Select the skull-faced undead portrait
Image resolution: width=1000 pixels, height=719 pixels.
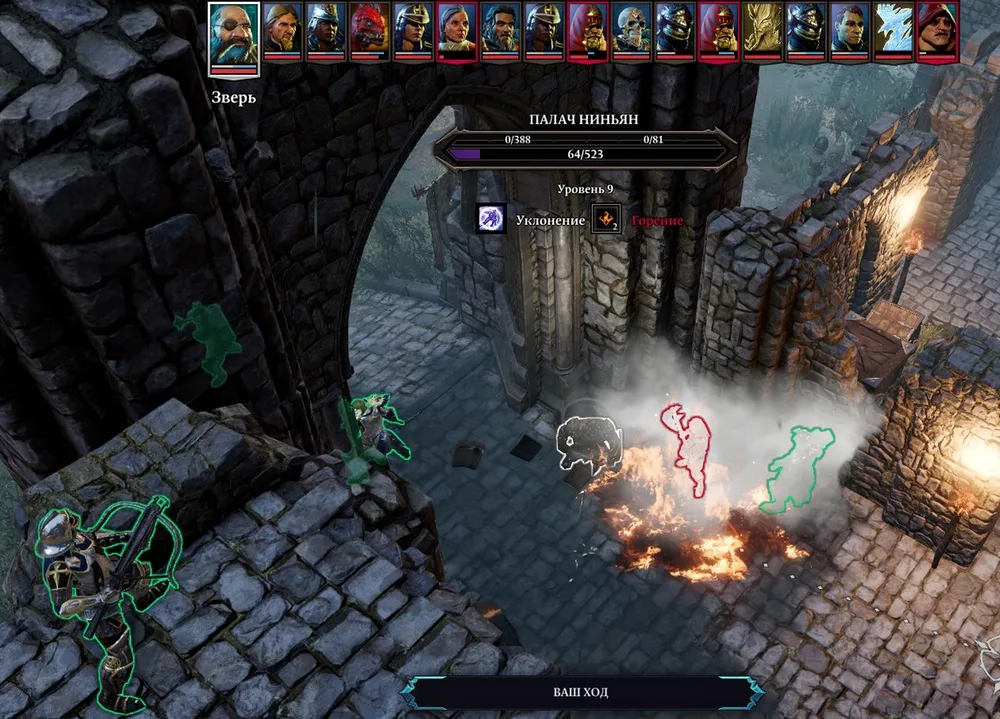pos(632,30)
